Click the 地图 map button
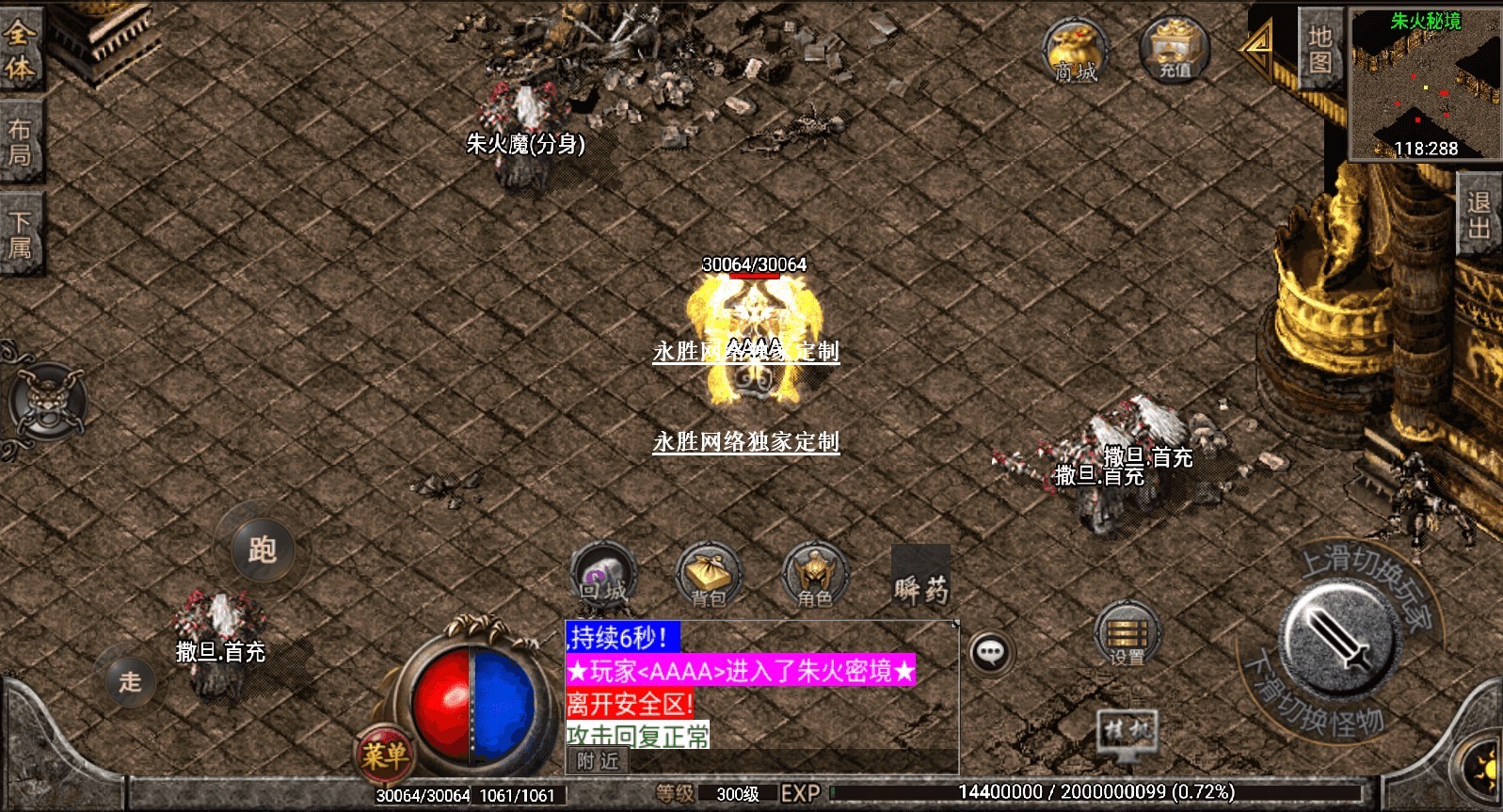Viewport: 1503px width, 812px height. (1319, 49)
